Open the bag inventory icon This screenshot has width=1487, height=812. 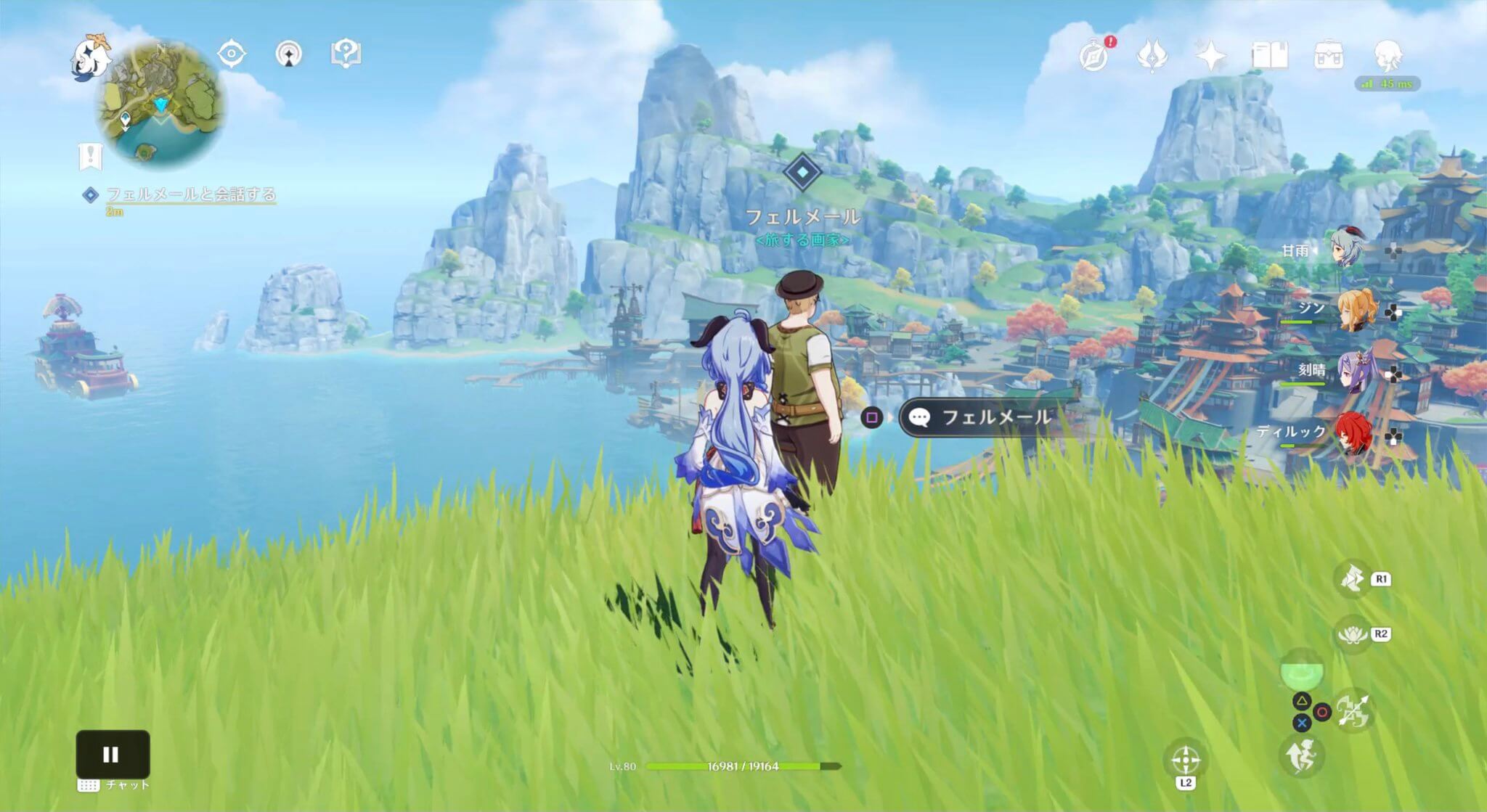point(1329,55)
